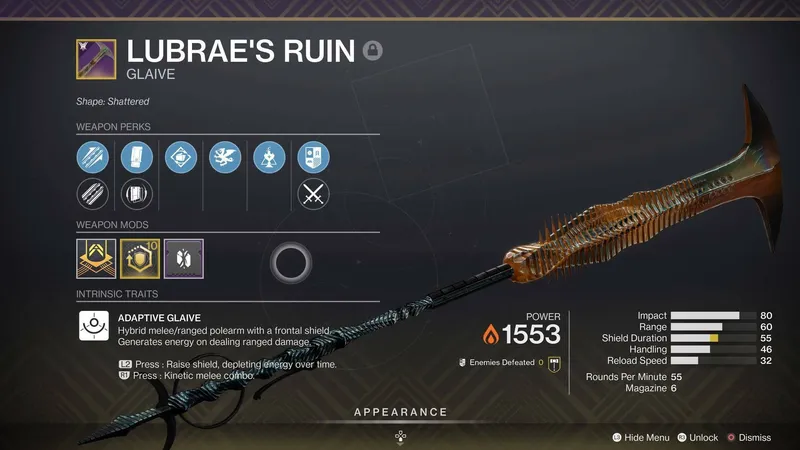Pick the dark alternate magazine perk
The width and height of the screenshot is (800, 450).
point(135,193)
